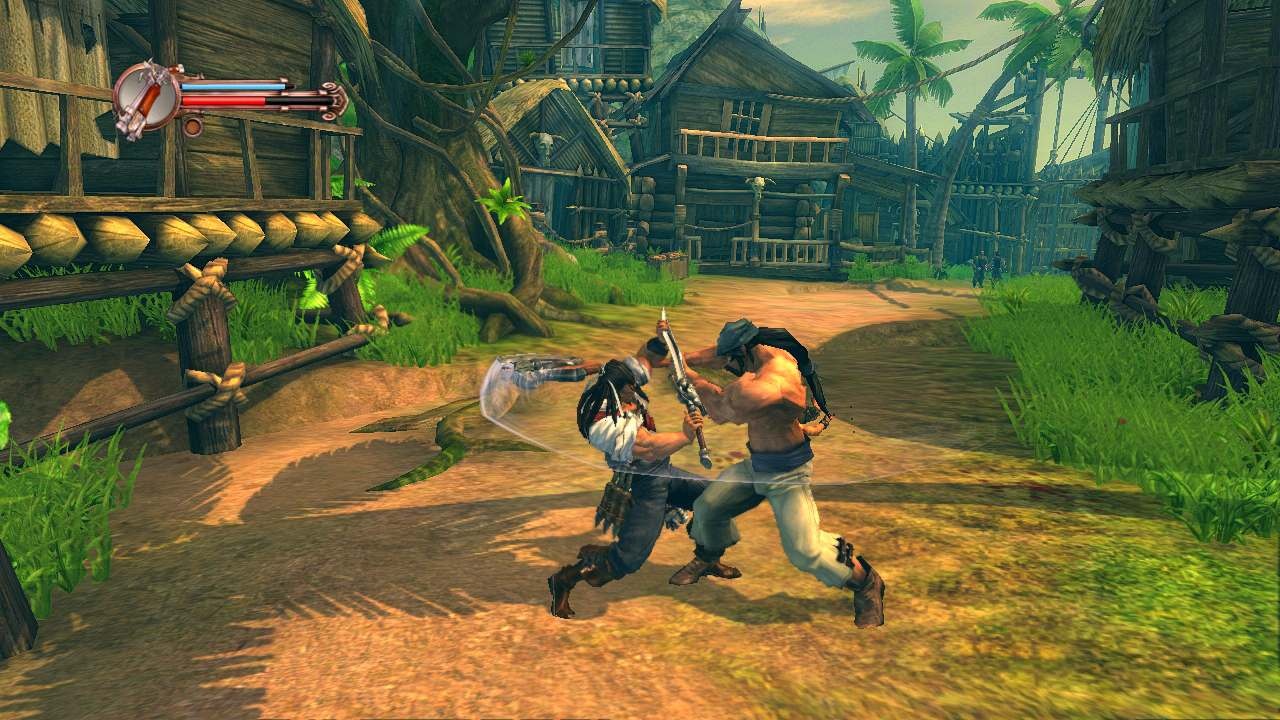
Task: Click the blue stamina bar
Action: [230, 87]
